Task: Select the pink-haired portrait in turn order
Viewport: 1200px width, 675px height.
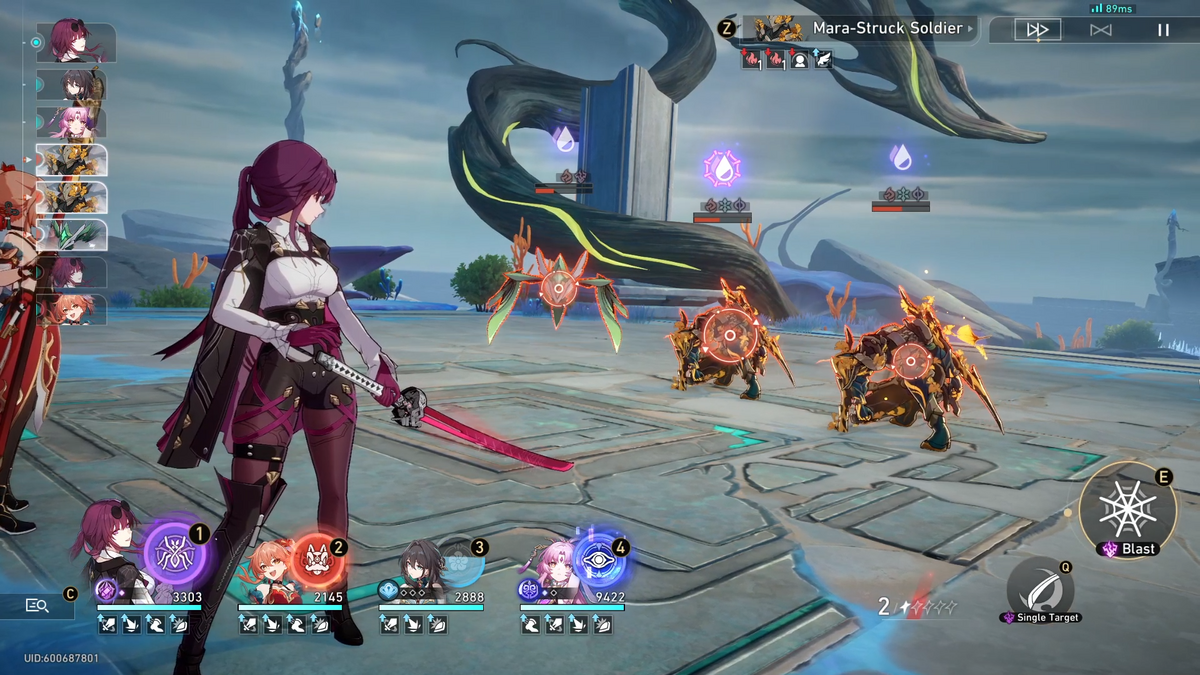Action: [x=72, y=122]
